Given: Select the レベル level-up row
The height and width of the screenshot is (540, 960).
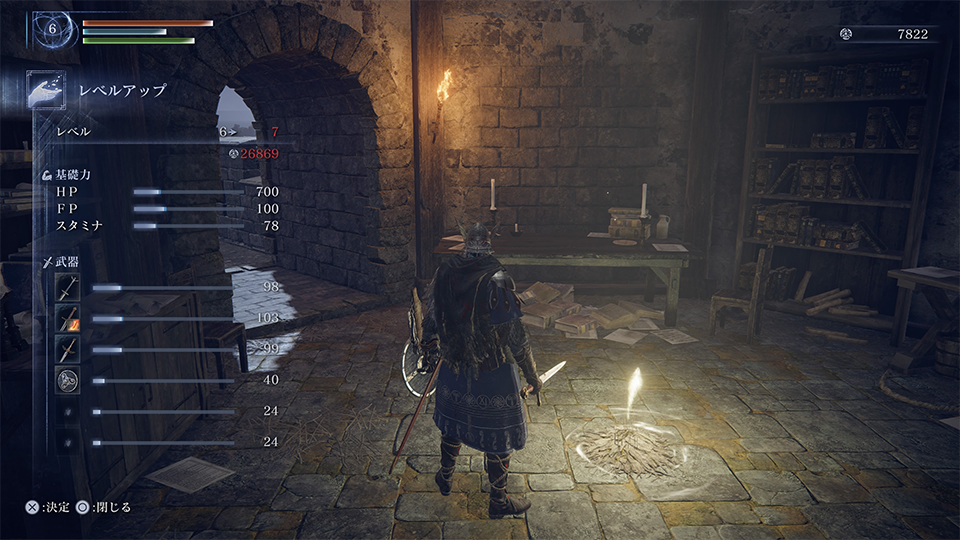Looking at the screenshot, I should (160, 132).
